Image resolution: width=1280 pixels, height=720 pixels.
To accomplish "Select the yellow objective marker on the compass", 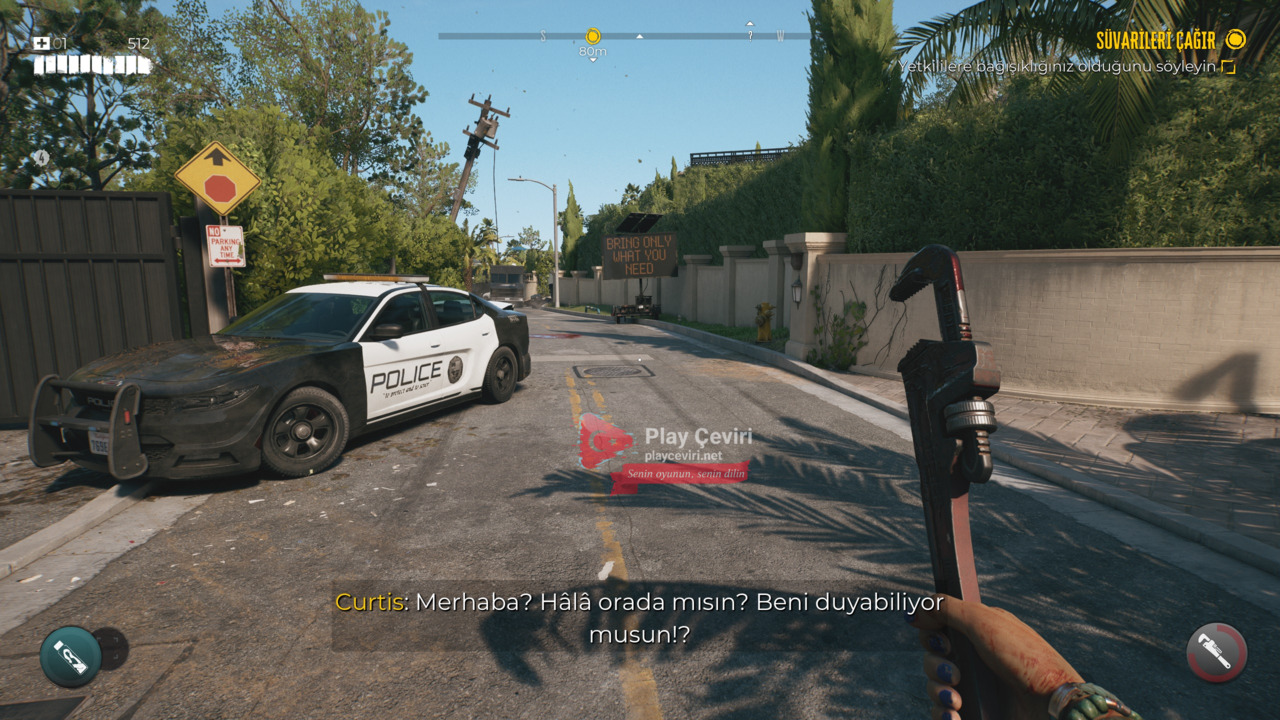I will coord(593,37).
